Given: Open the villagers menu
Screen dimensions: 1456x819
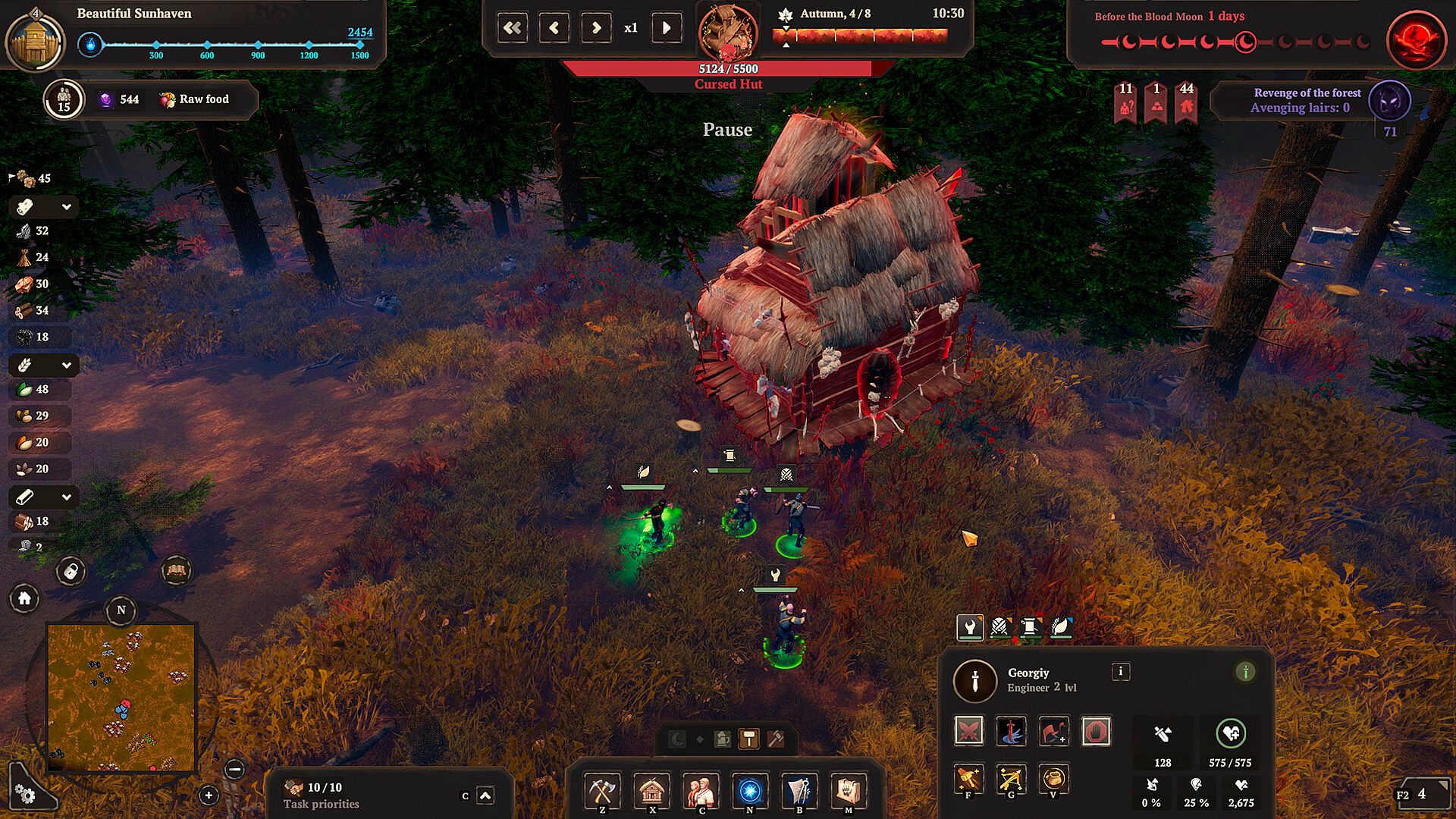Looking at the screenshot, I should point(701,791).
